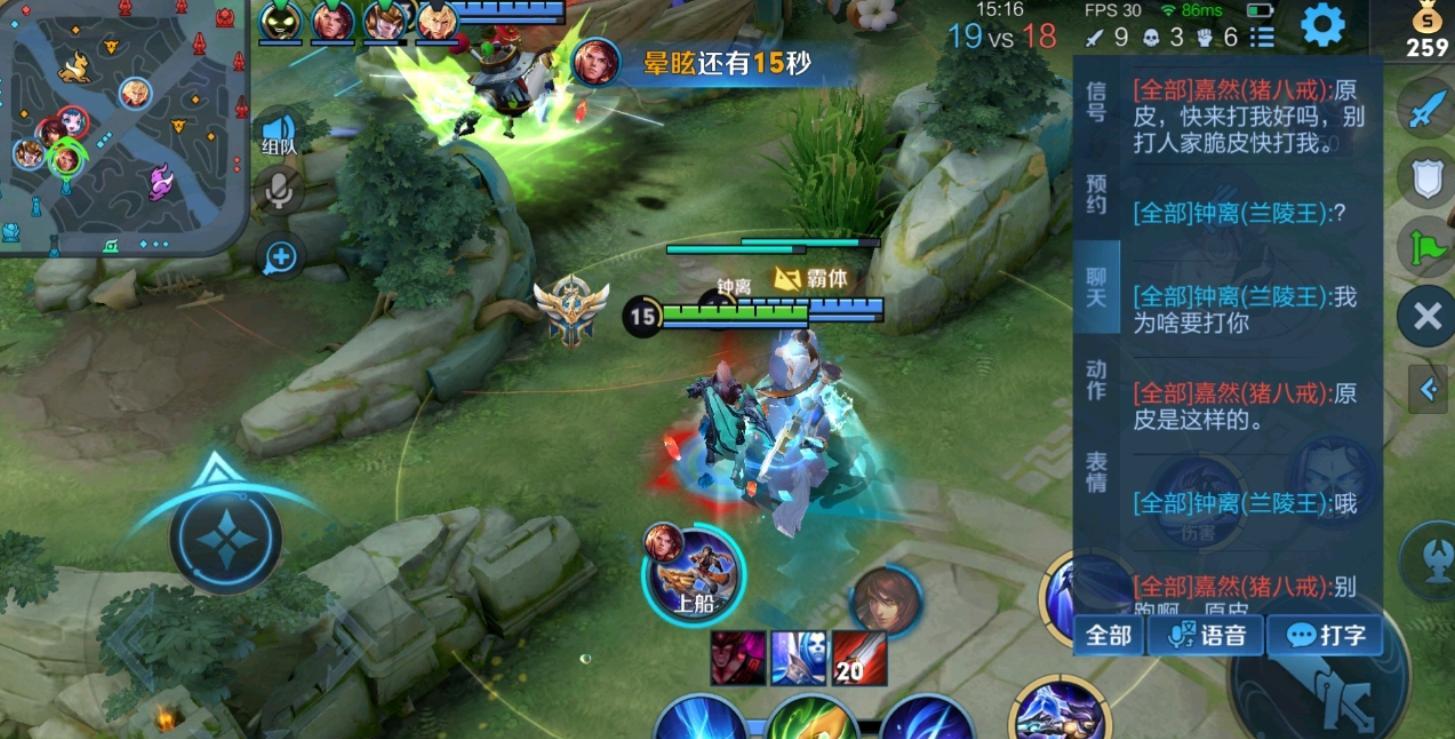Tap the round plus button under the microphone
This screenshot has height=739, width=1455.
click(281, 257)
